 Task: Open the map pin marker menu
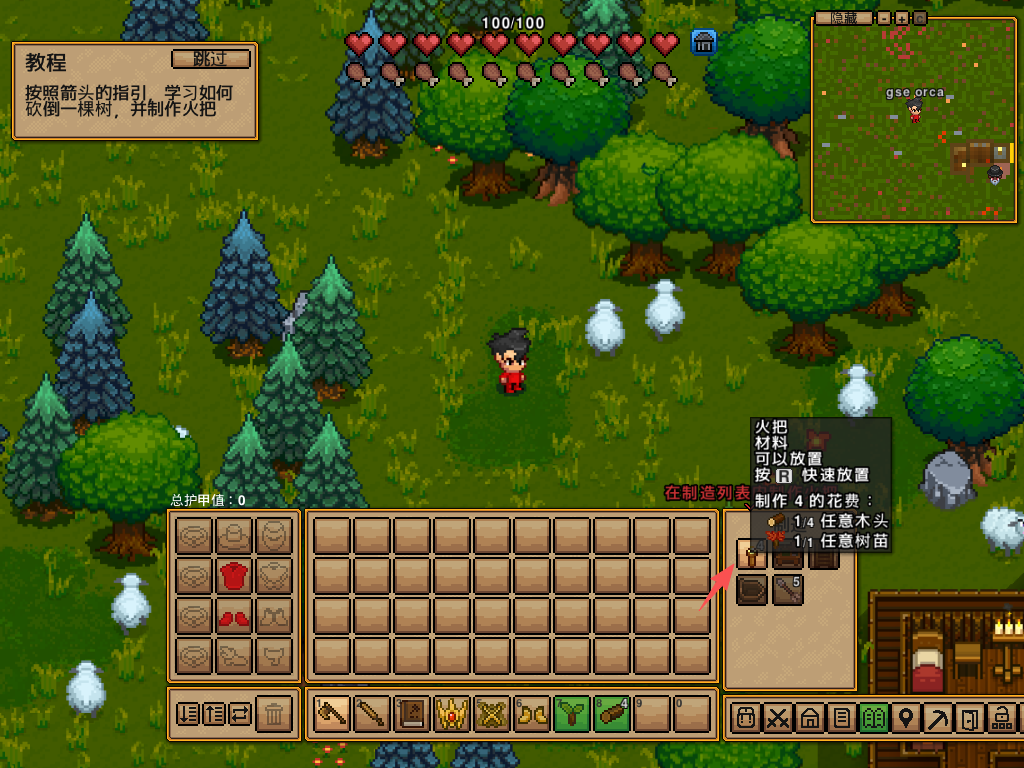pyautogui.click(x=906, y=717)
